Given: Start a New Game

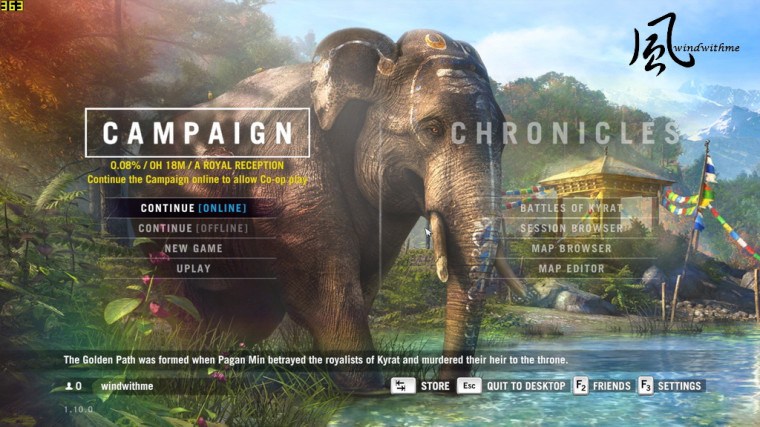Looking at the screenshot, I should coord(193,248).
